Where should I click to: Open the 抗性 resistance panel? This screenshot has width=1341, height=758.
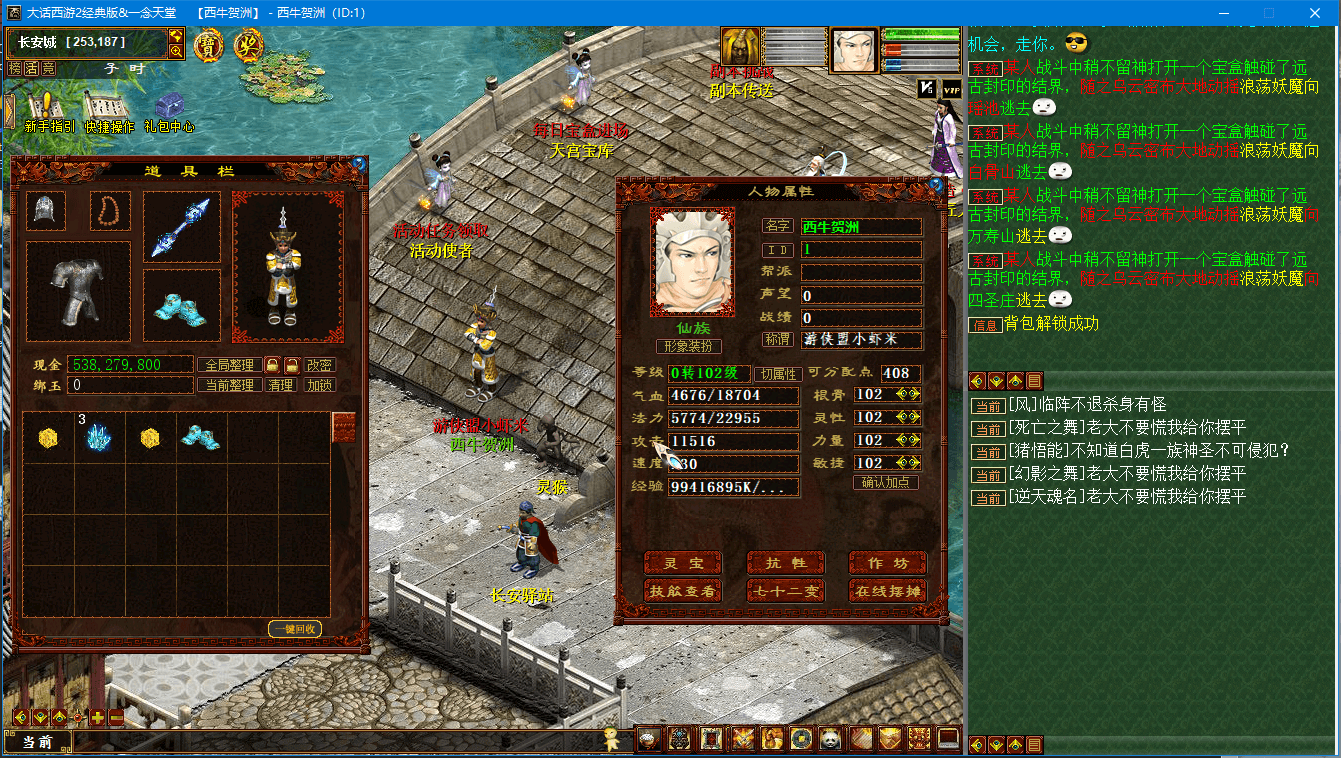(x=786, y=564)
